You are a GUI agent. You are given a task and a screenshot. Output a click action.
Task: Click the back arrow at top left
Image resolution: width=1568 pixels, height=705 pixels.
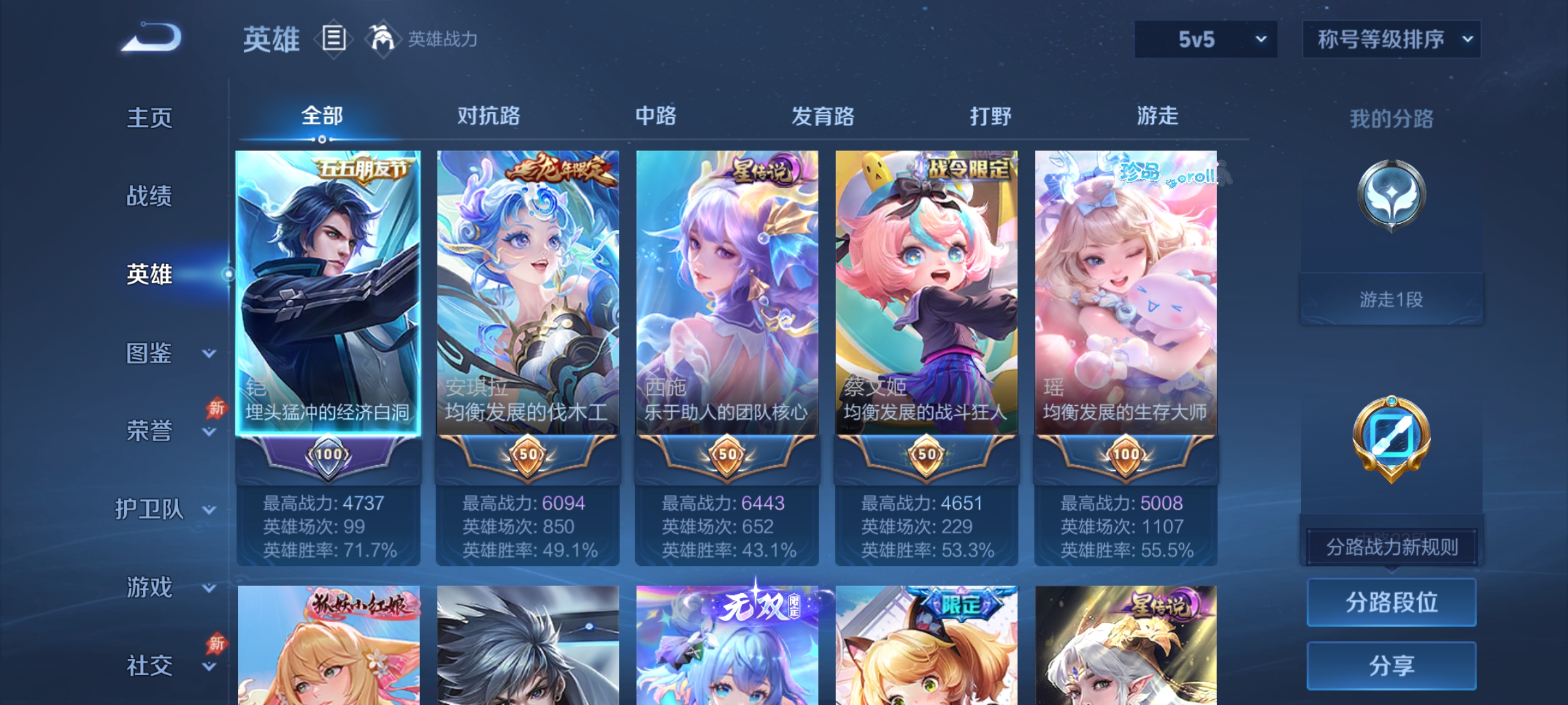coord(151,40)
